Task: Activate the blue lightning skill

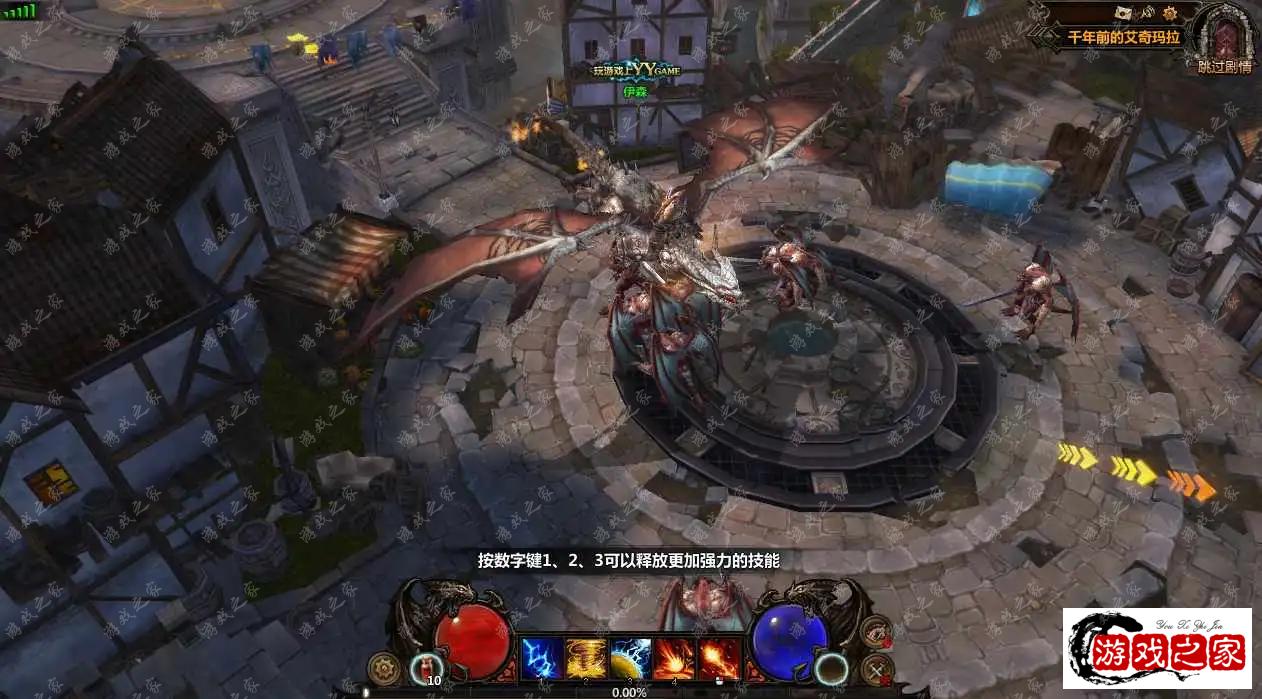Action: pos(541,658)
